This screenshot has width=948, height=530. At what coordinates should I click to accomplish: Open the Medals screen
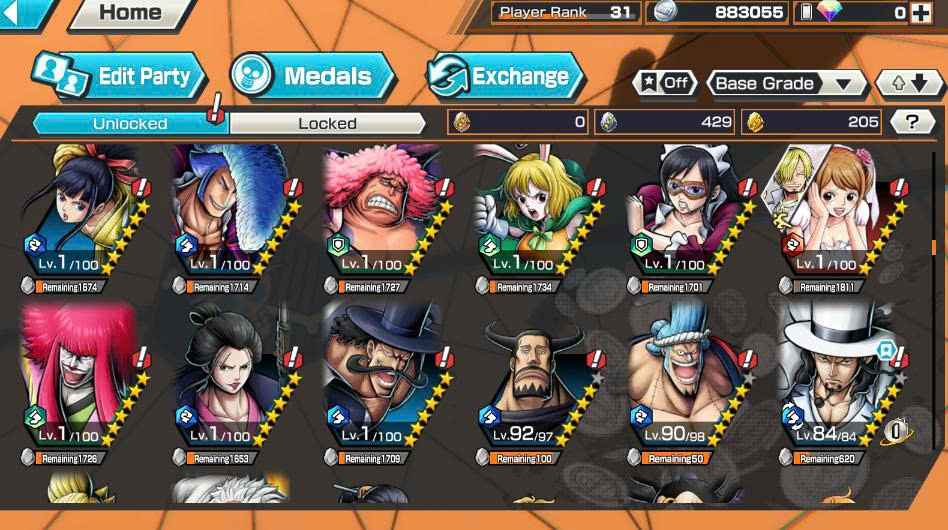pyautogui.click(x=312, y=76)
